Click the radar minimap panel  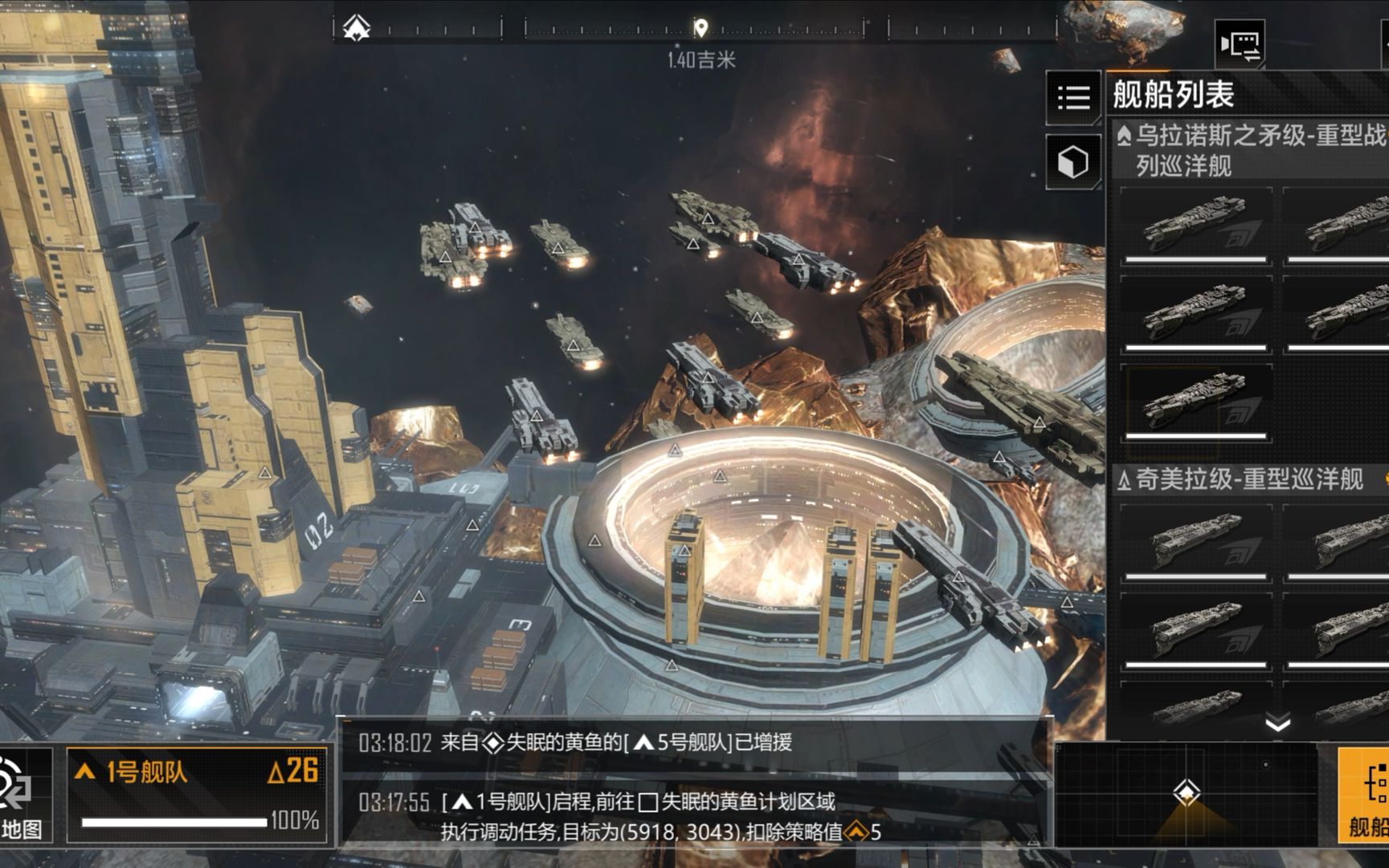(1186, 793)
